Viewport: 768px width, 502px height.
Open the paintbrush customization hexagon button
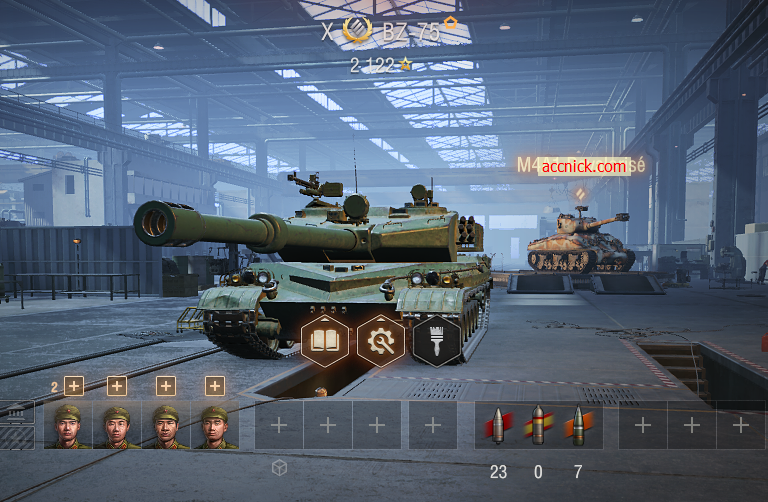click(436, 341)
